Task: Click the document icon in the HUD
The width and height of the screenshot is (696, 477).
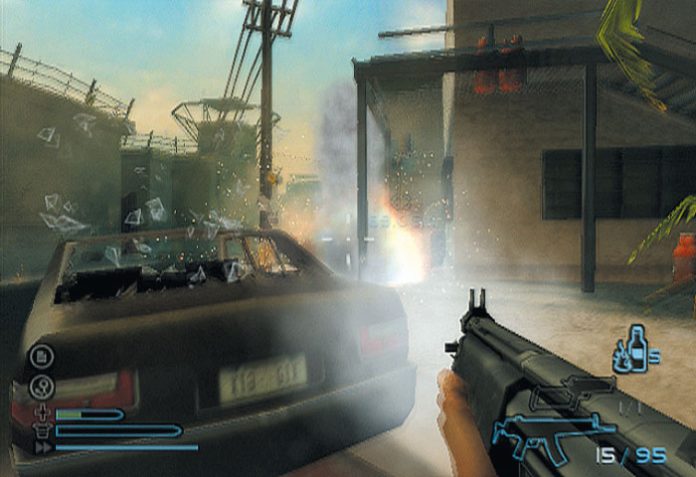Action: [x=43, y=354]
